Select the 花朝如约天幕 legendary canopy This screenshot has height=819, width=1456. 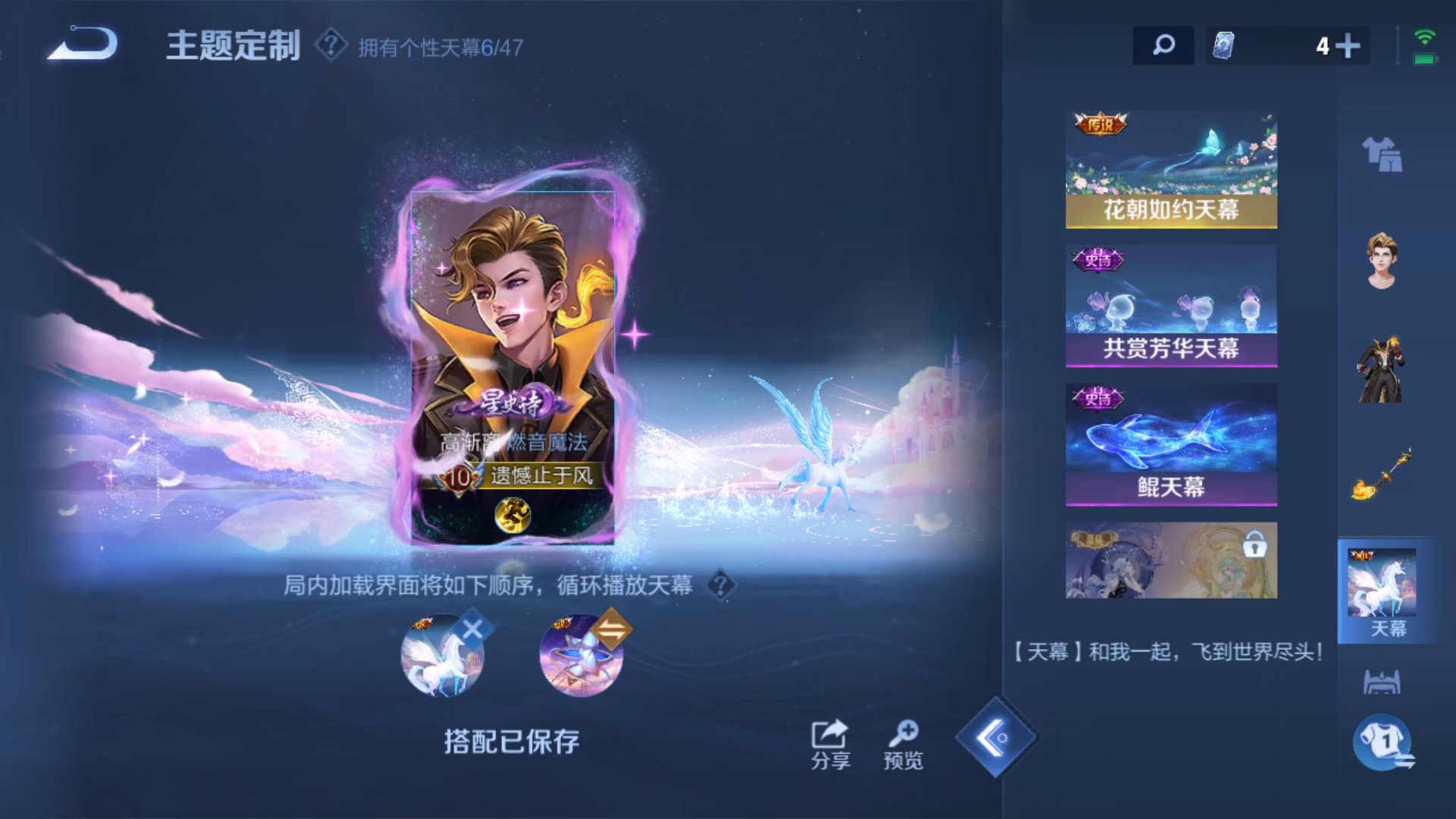pyautogui.click(x=1170, y=167)
